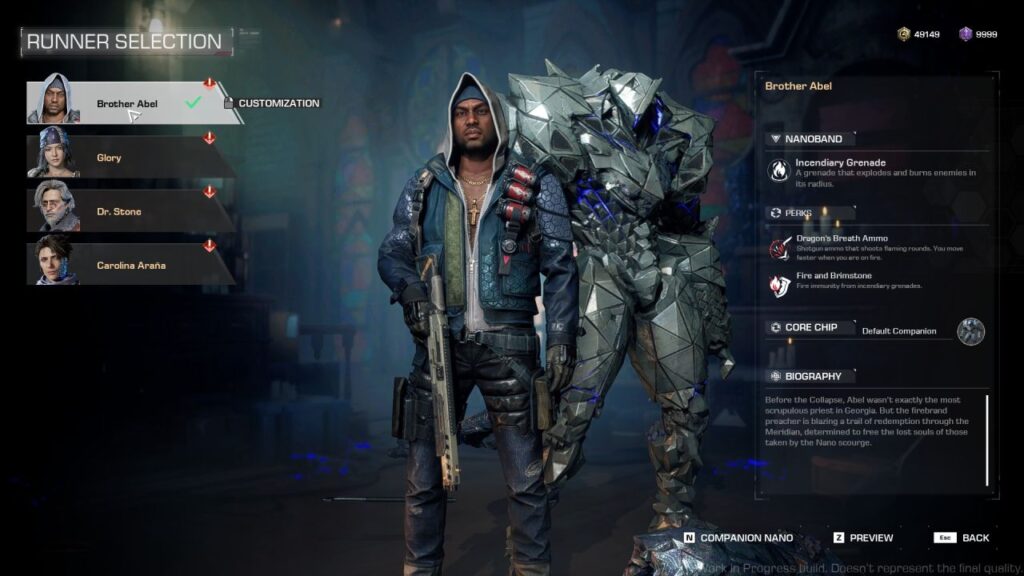Click the purple gem currency icon

(965, 35)
